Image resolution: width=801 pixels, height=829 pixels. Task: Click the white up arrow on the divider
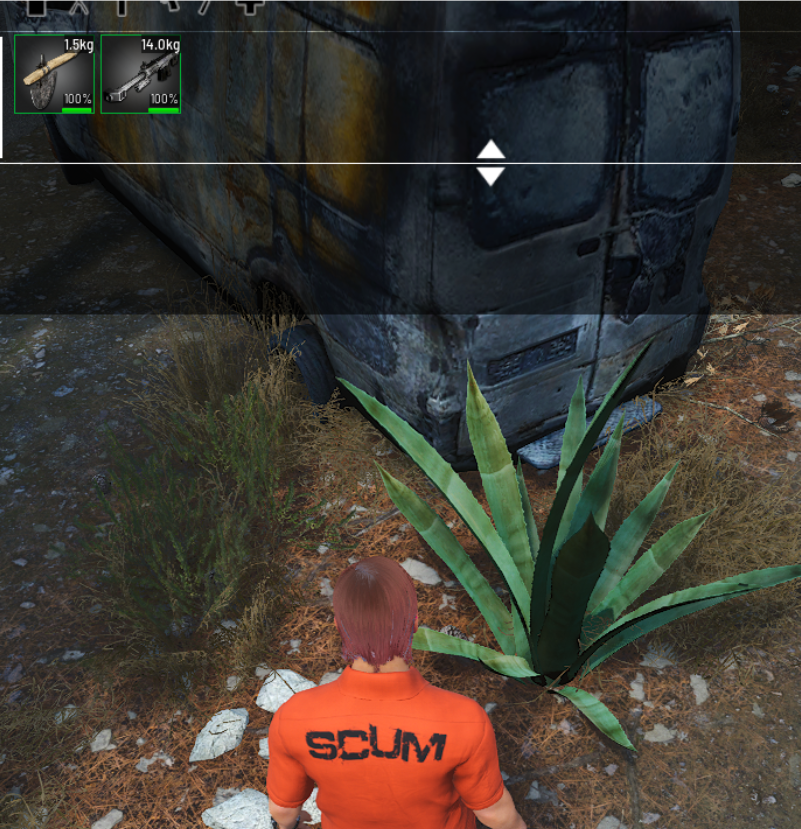click(490, 150)
